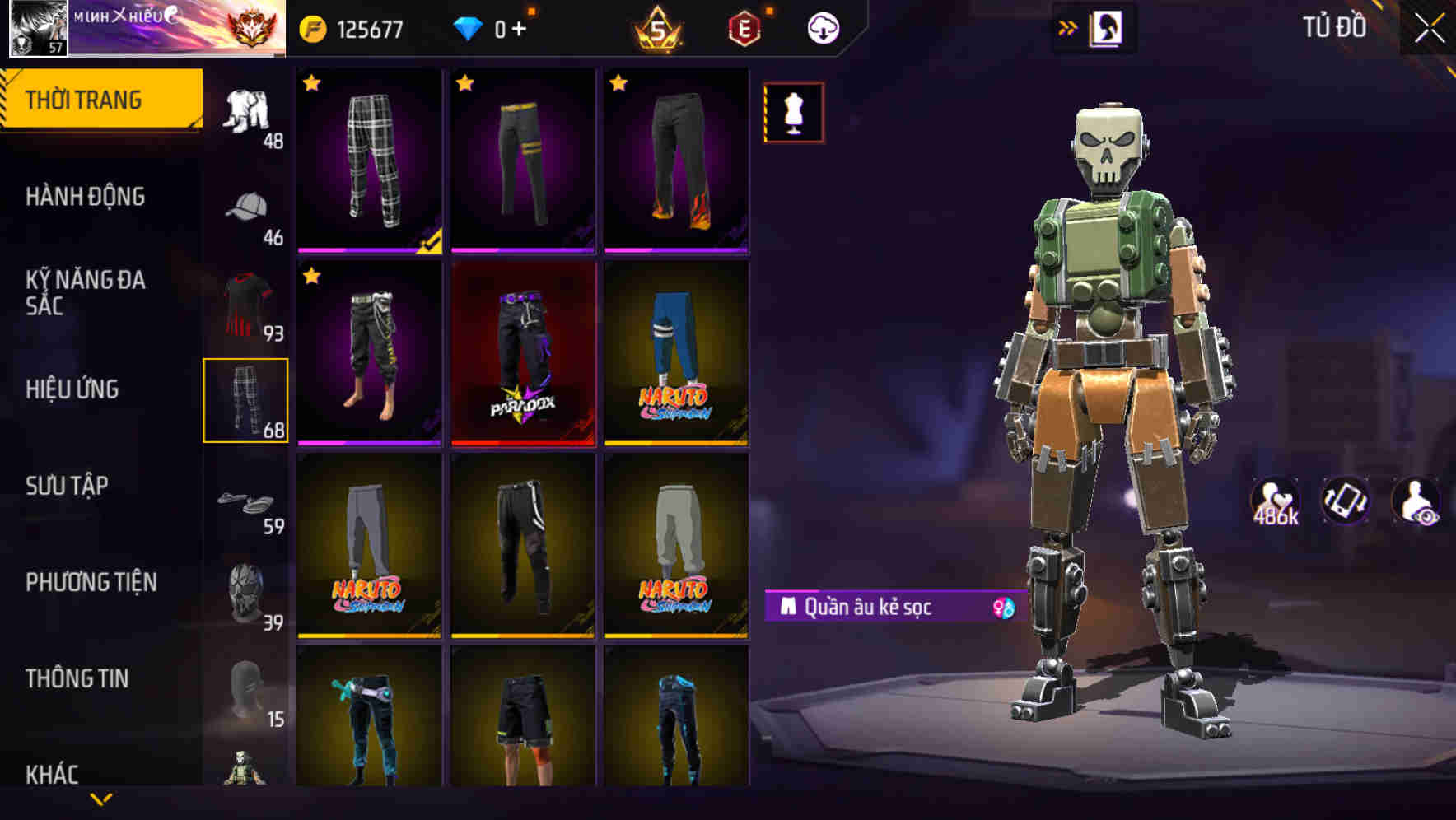Open the collection book icon near TỦ ĐỒ

[x=1104, y=26]
